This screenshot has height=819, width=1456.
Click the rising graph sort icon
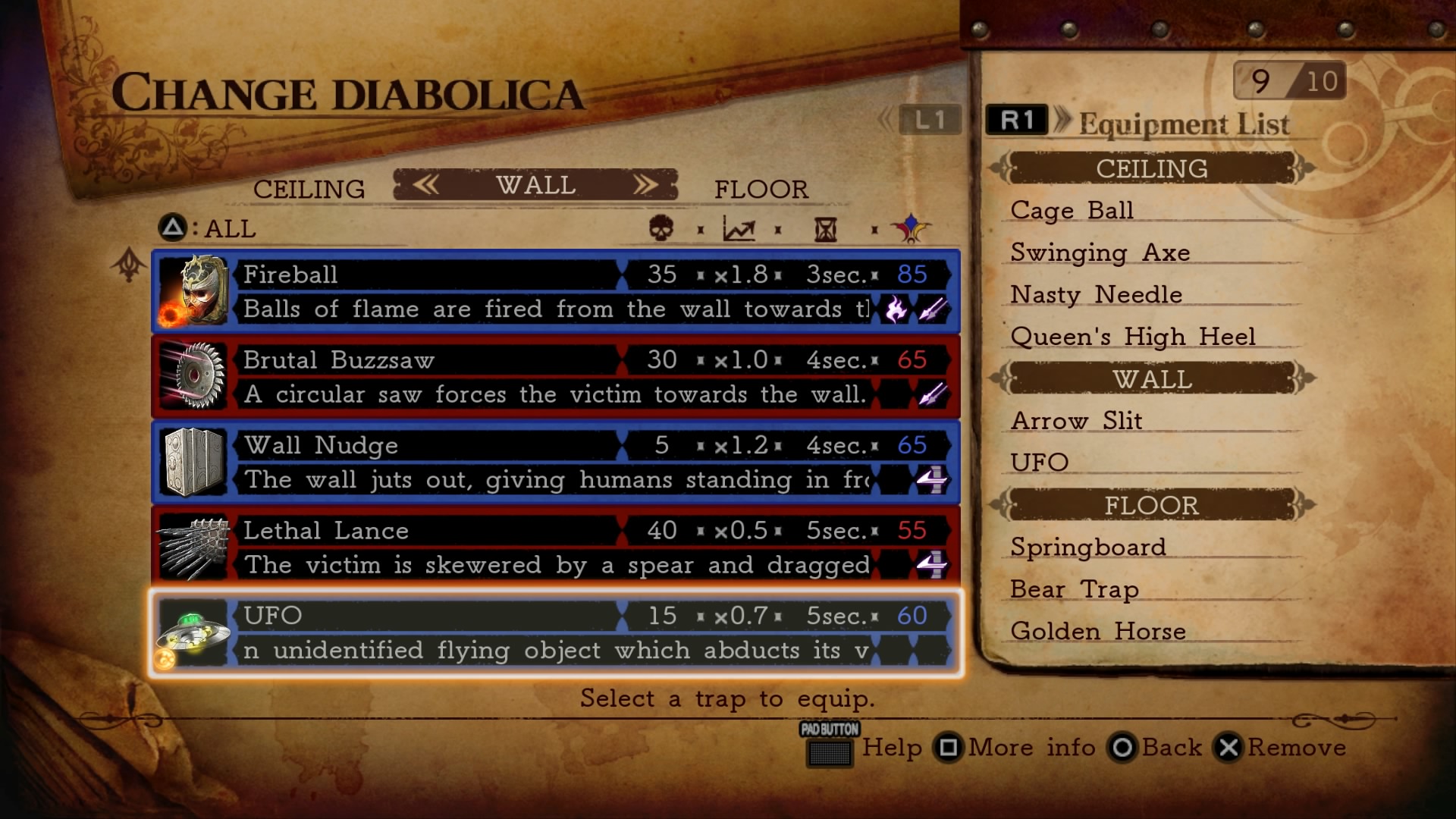pos(739,230)
